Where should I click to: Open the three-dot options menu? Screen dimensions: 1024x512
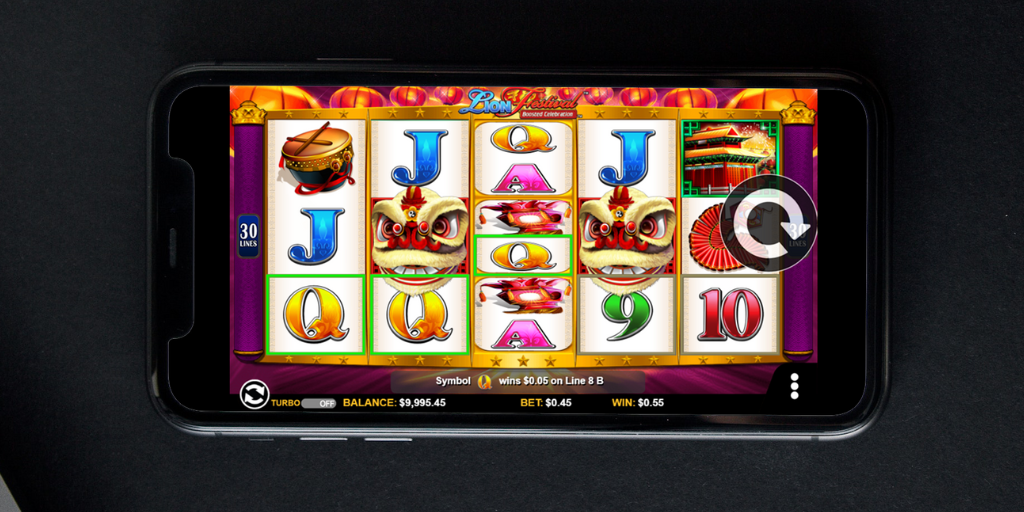coord(794,386)
